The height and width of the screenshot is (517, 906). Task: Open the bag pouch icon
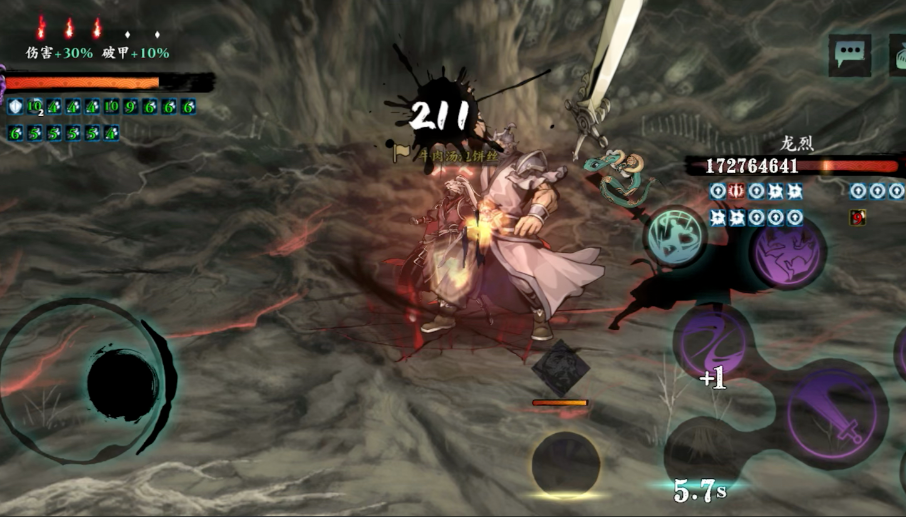[899, 56]
